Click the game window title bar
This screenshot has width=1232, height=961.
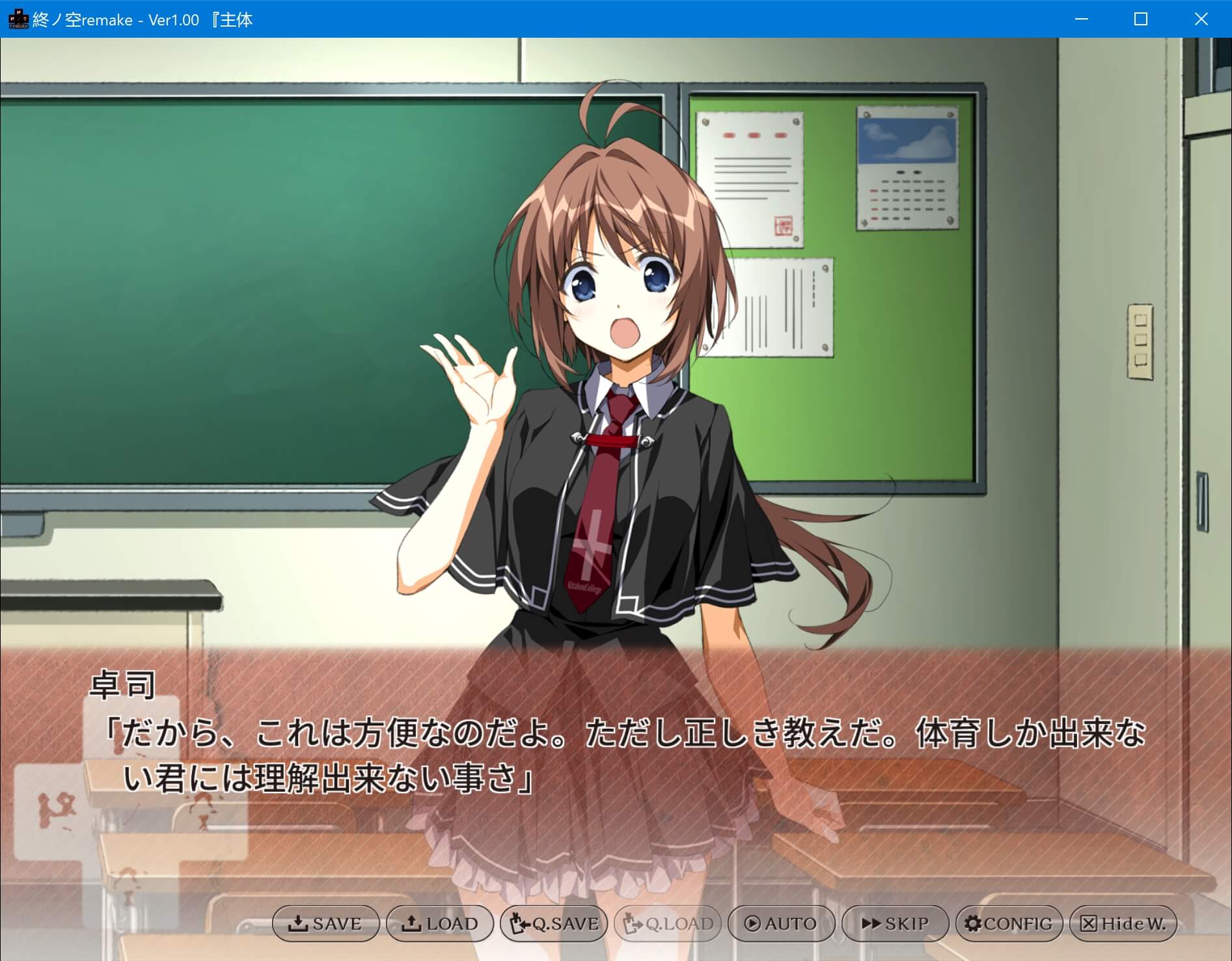(521, 19)
